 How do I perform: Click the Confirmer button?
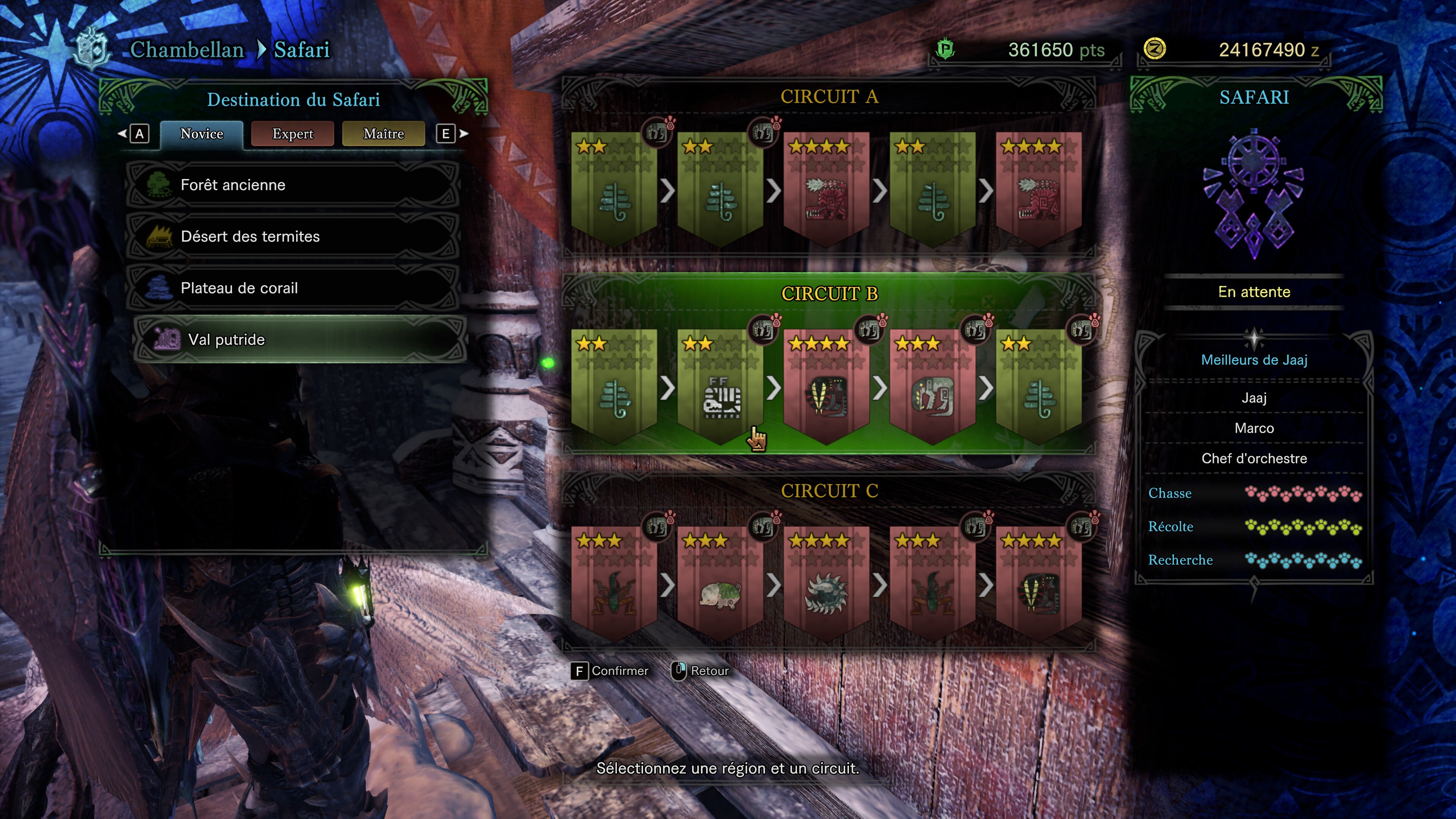point(610,671)
